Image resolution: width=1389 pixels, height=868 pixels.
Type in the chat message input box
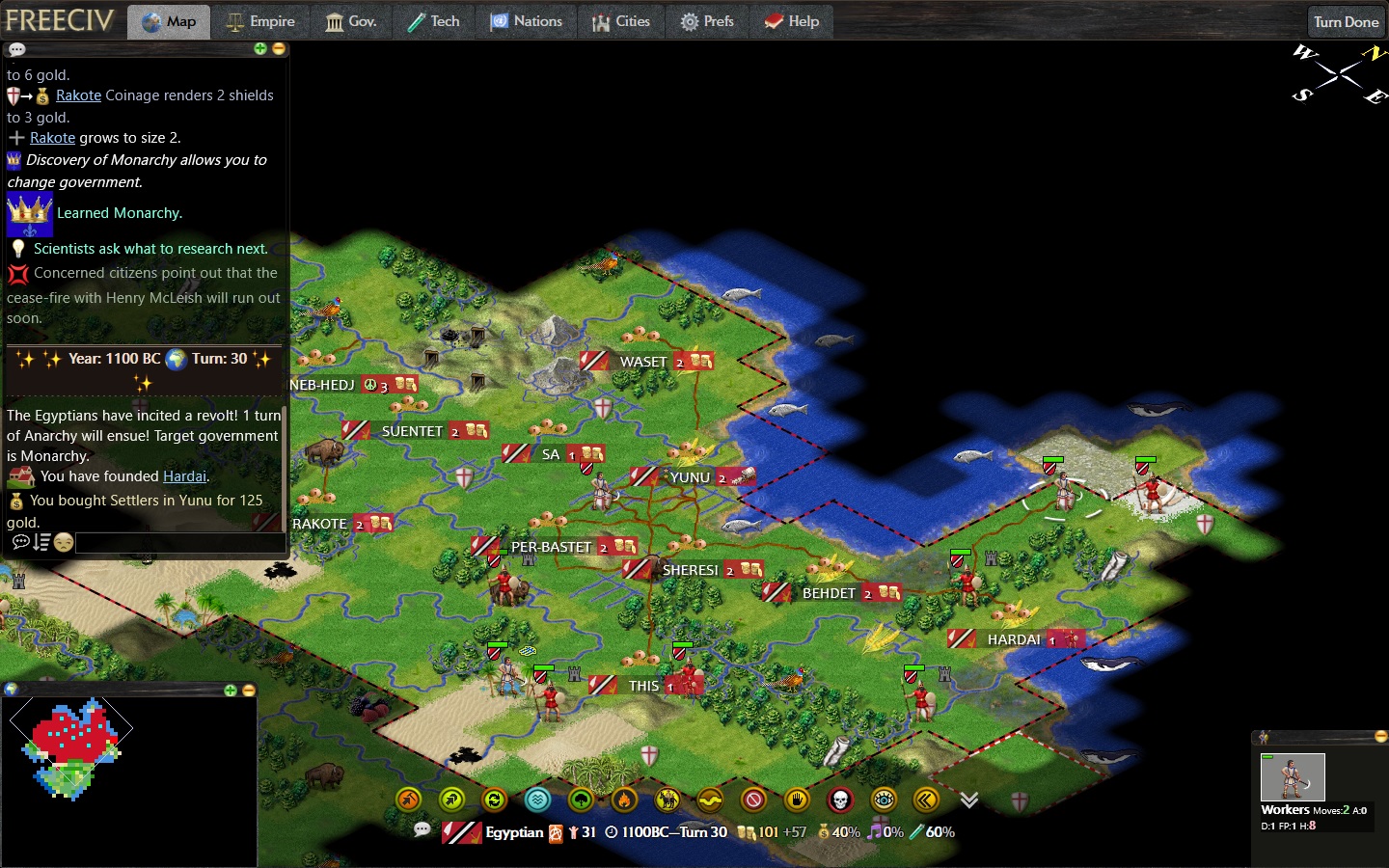click(178, 543)
